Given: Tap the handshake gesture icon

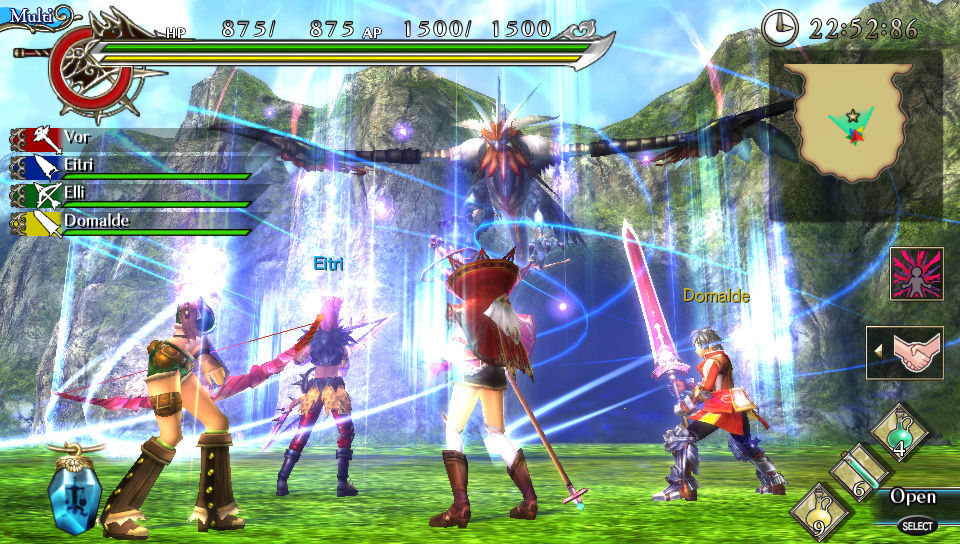Looking at the screenshot, I should pos(904,353).
